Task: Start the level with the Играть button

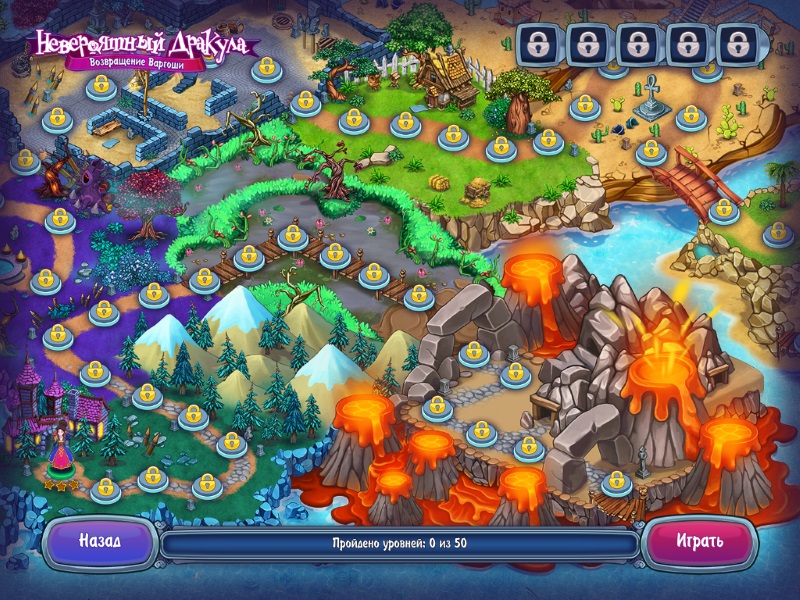Action: point(699,541)
